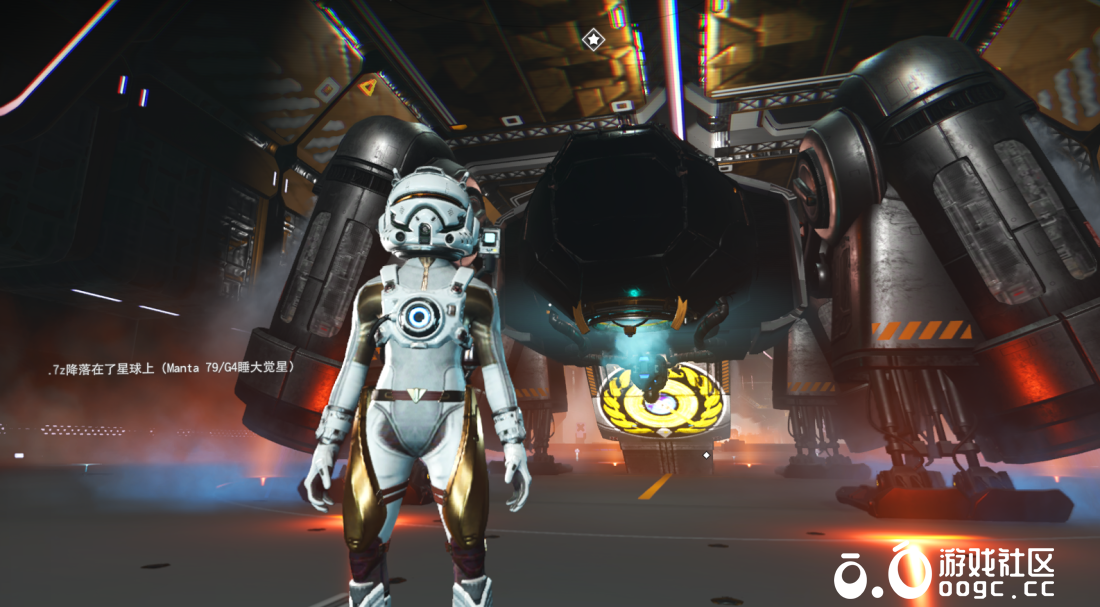This screenshot has width=1100, height=607.
Task: Click the small white diamond marker
Action: point(707,455)
